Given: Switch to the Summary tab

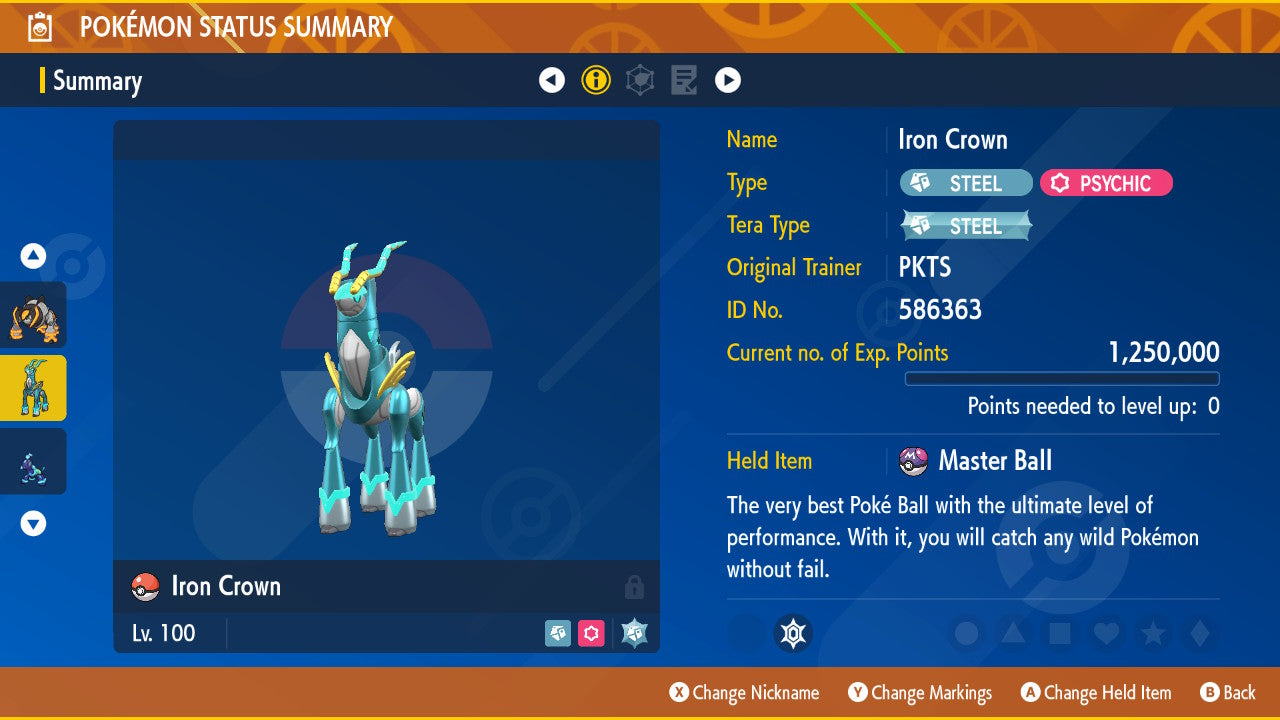Looking at the screenshot, I should [97, 80].
